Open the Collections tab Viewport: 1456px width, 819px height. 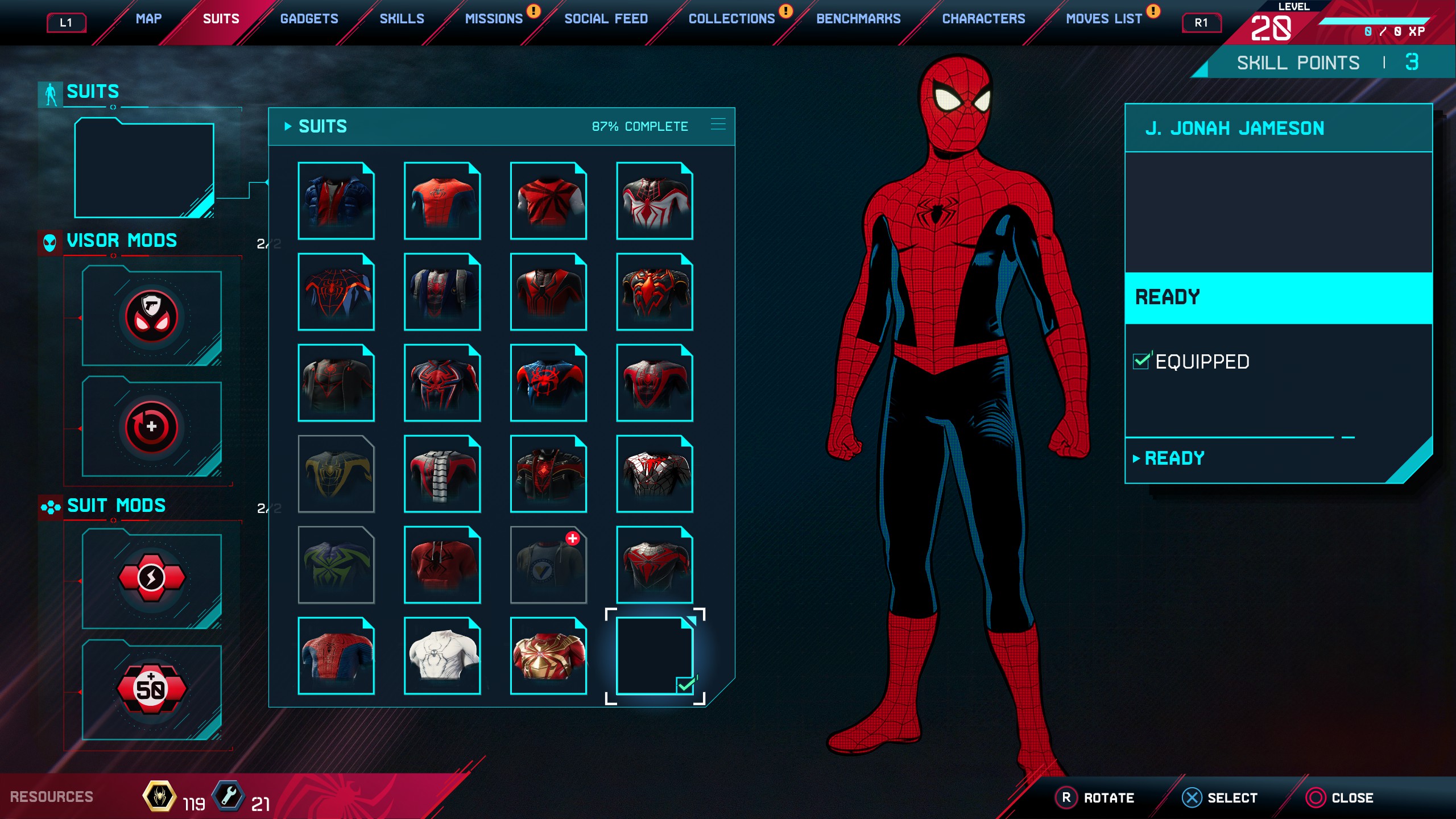click(731, 19)
